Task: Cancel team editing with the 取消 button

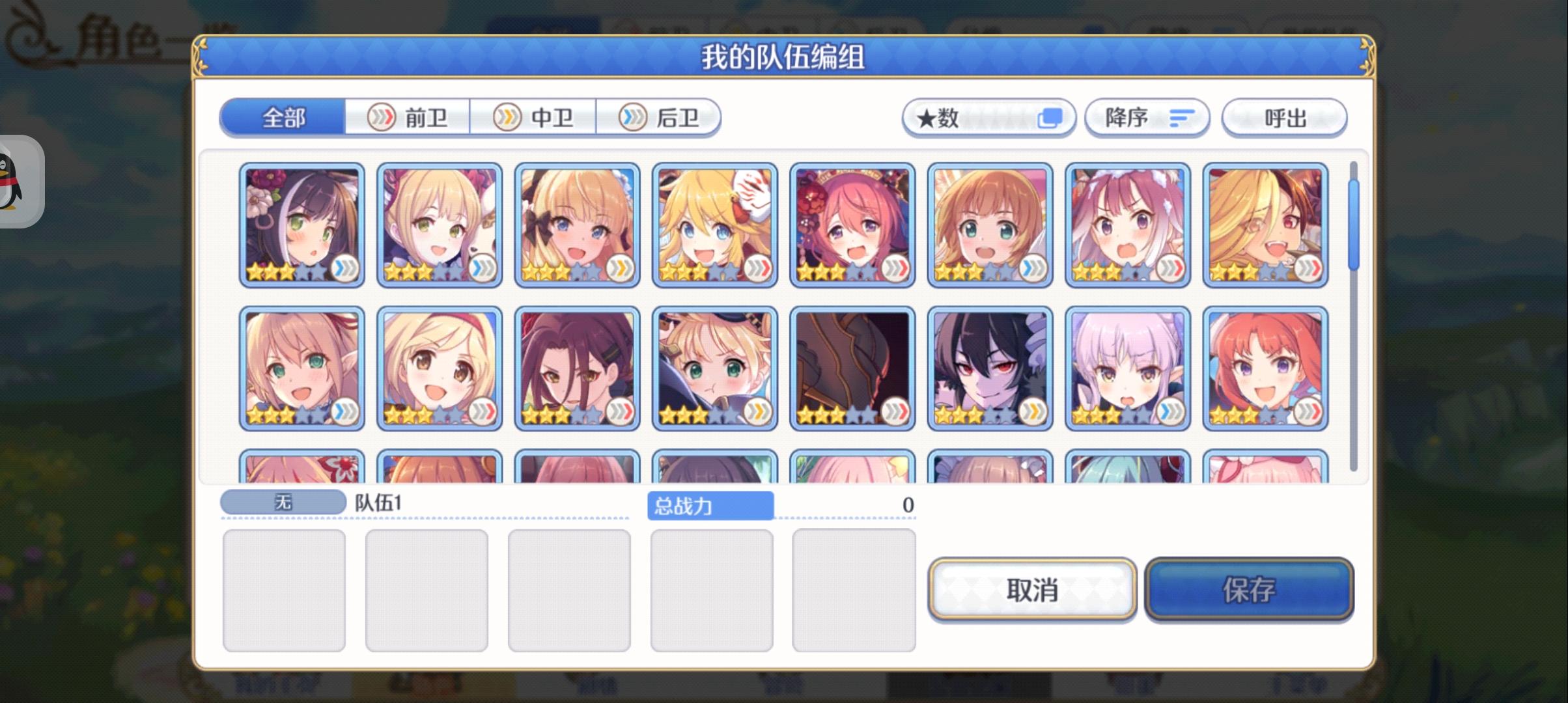Action: coord(1032,590)
